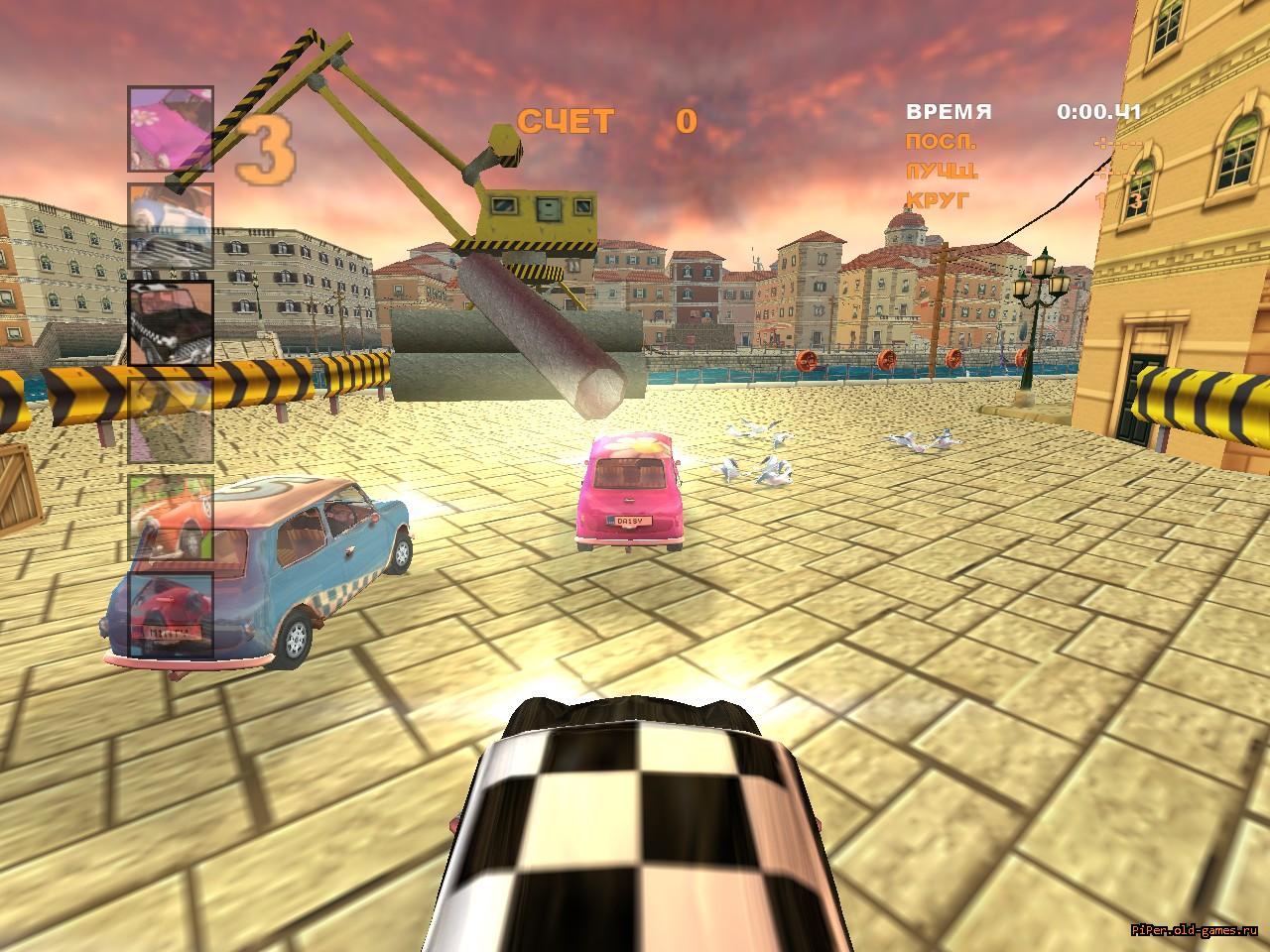Select the red car portrait

pyautogui.click(x=170, y=615)
